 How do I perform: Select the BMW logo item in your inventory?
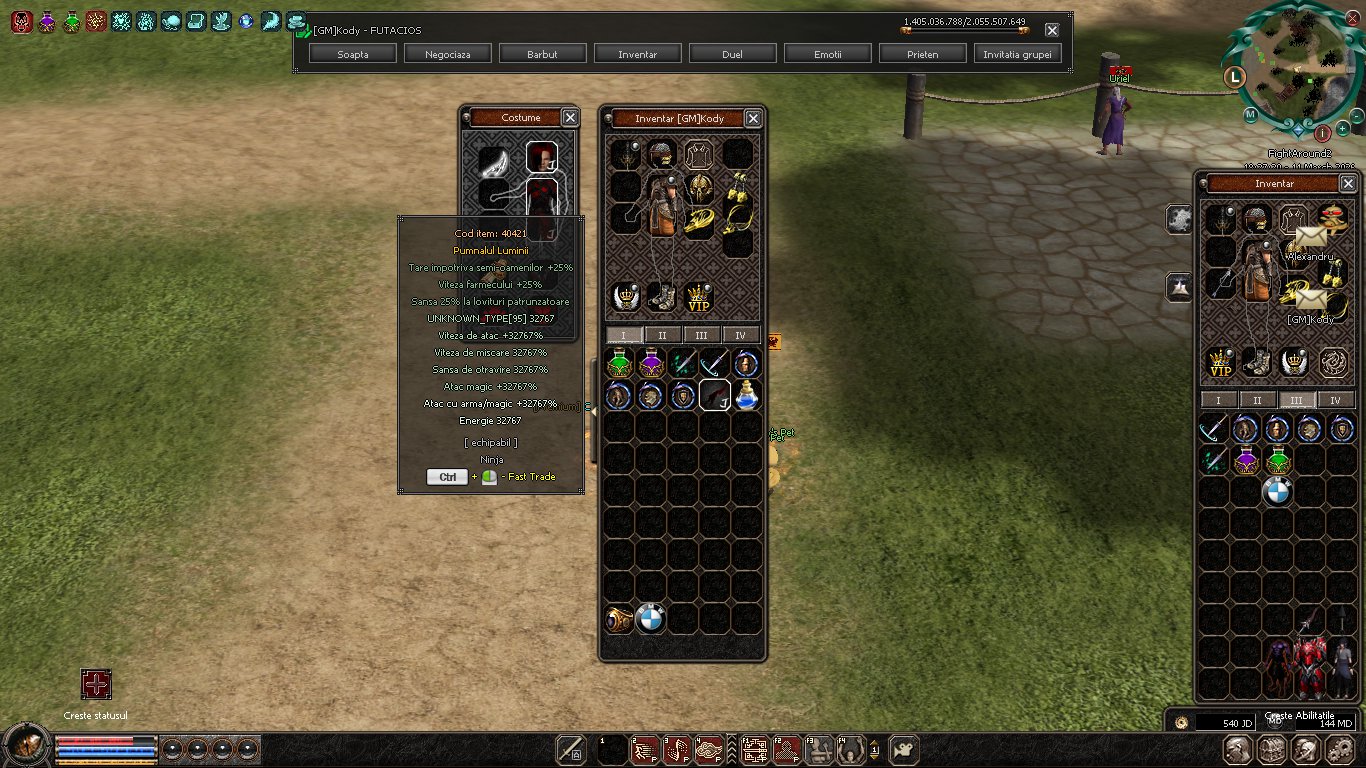[x=1277, y=491]
